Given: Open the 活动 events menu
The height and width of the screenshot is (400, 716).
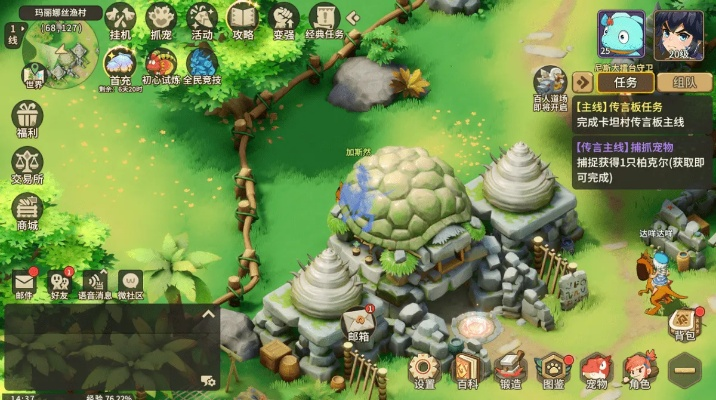Looking at the screenshot, I should point(202,19).
